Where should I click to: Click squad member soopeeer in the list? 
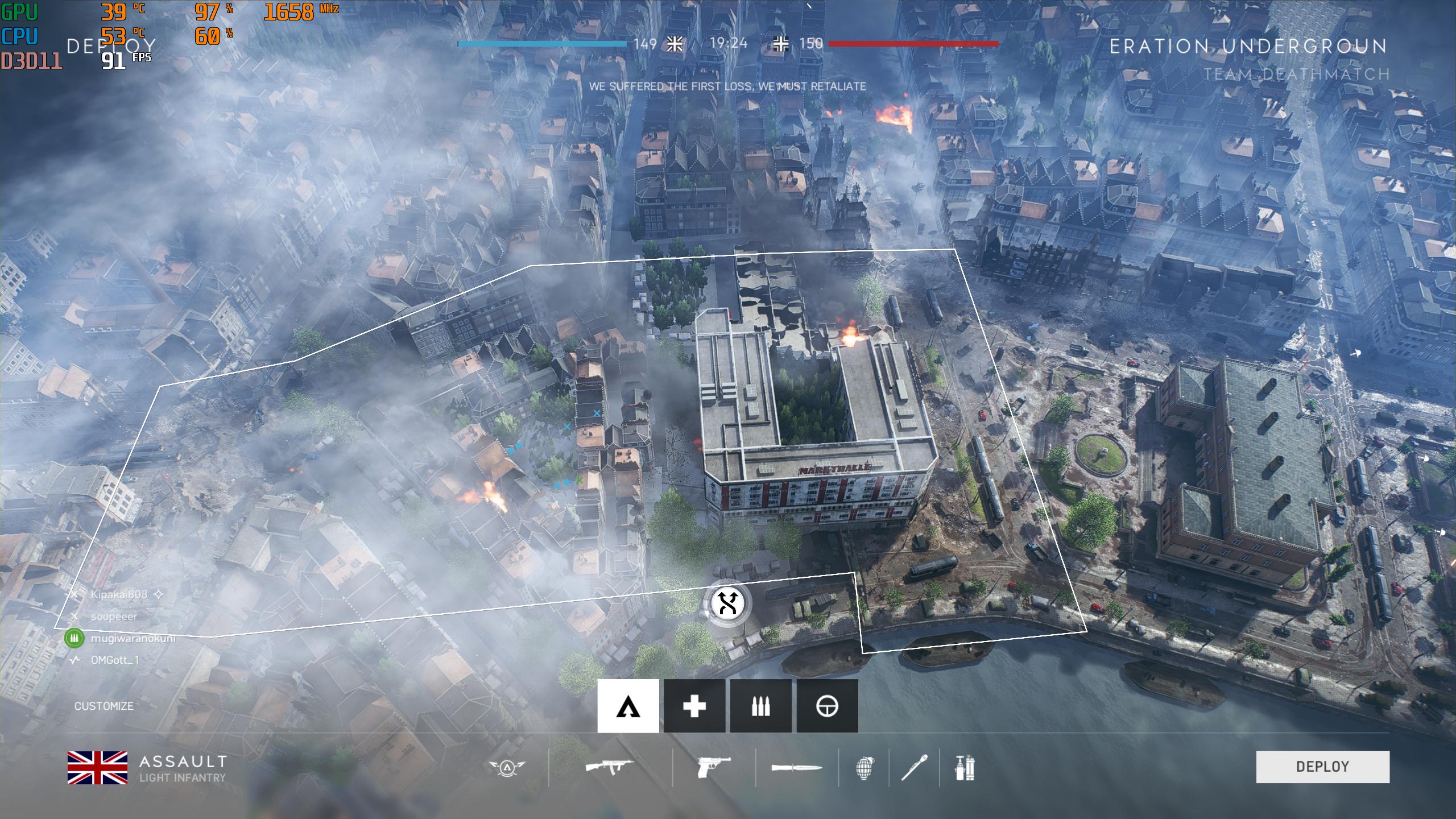[x=114, y=617]
